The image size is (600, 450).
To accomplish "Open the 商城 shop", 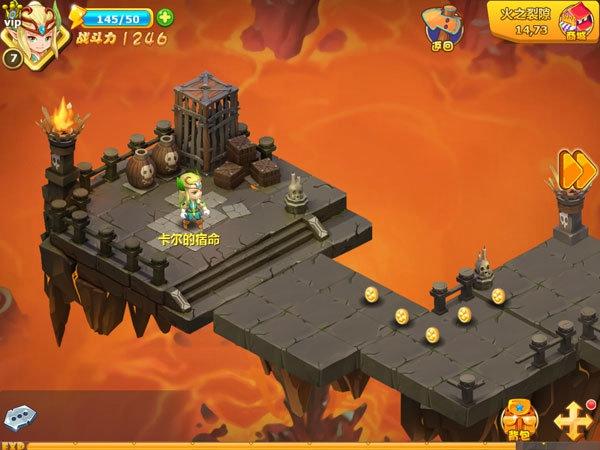I will tap(577, 22).
